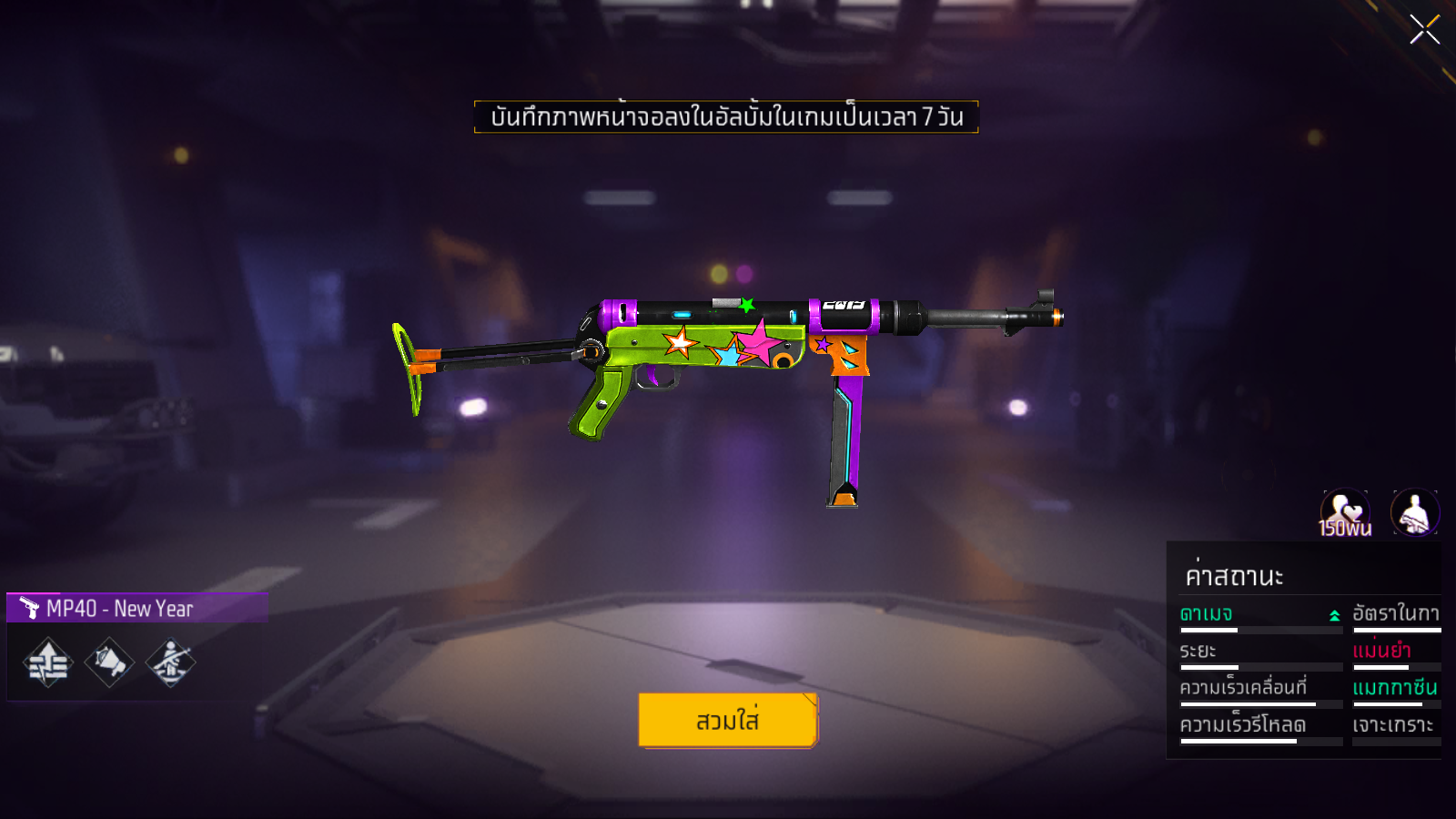Select the soldier with rifle attribute icon
This screenshot has height=819, width=1456.
(170, 662)
